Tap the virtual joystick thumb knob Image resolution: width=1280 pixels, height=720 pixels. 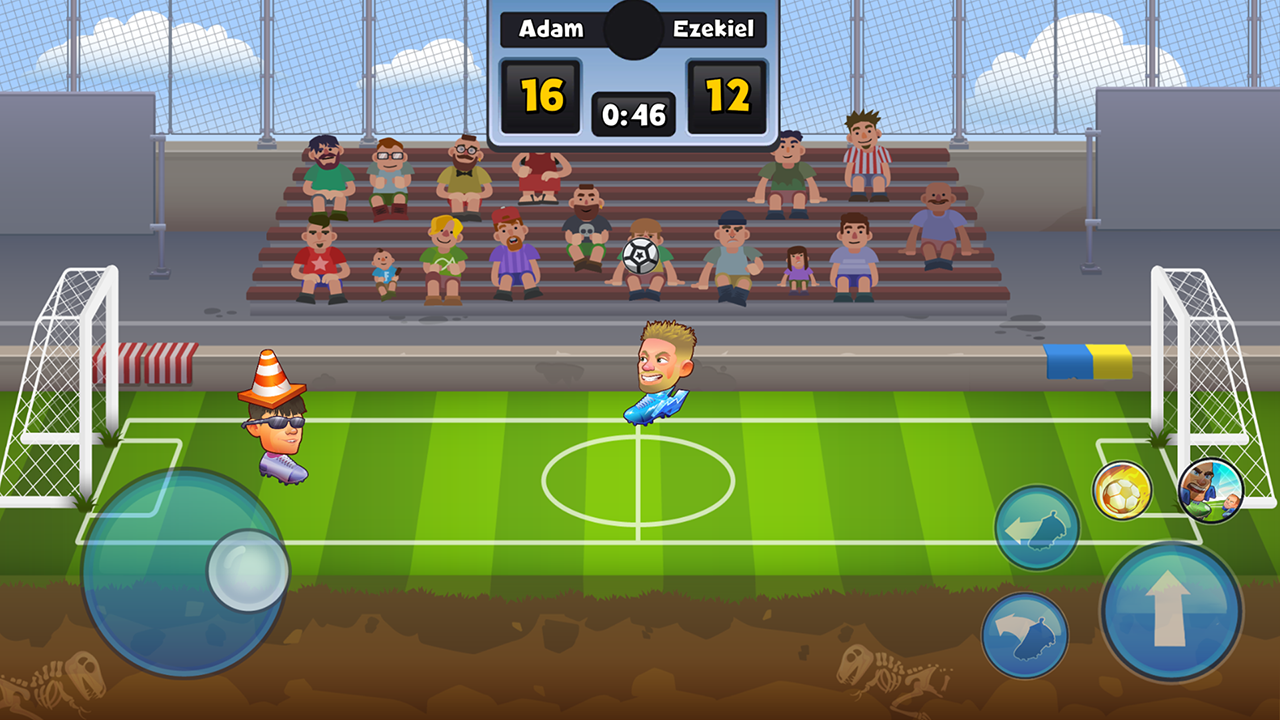248,571
